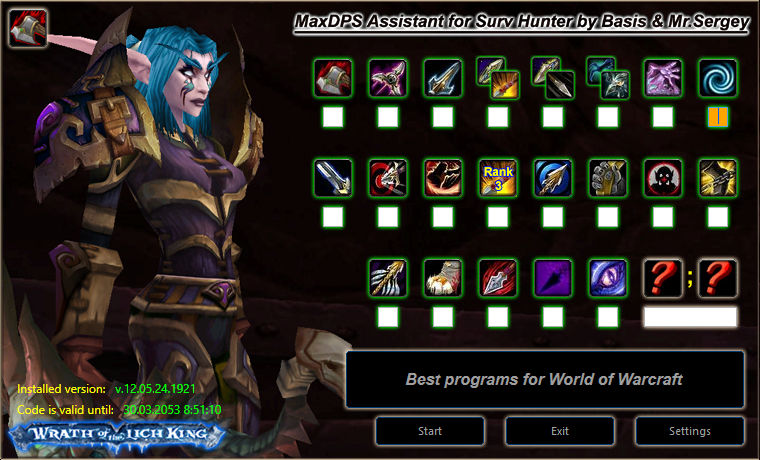This screenshot has height=460, width=760.
Task: Open the Settings window
Action: tap(690, 431)
